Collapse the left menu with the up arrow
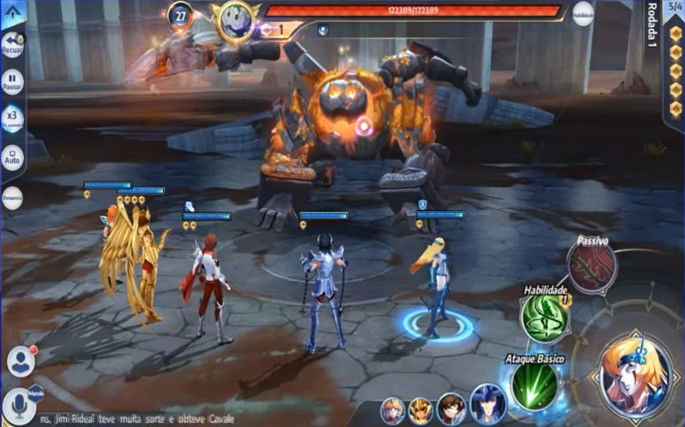685x427 pixels. [14, 12]
